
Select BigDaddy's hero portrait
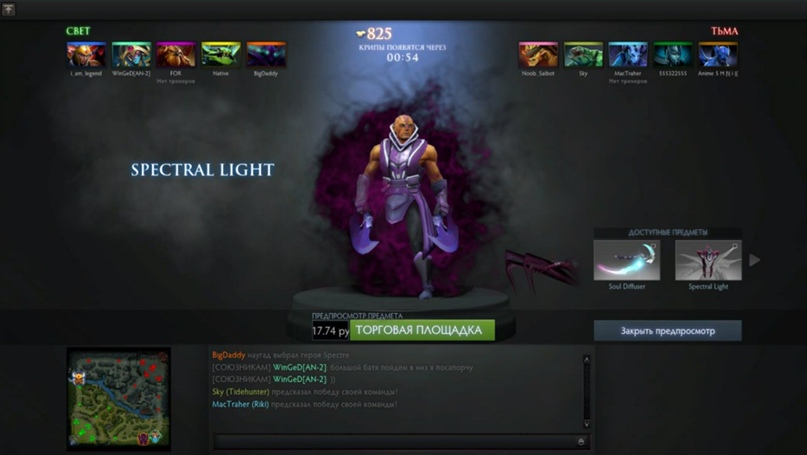[x=266, y=54]
